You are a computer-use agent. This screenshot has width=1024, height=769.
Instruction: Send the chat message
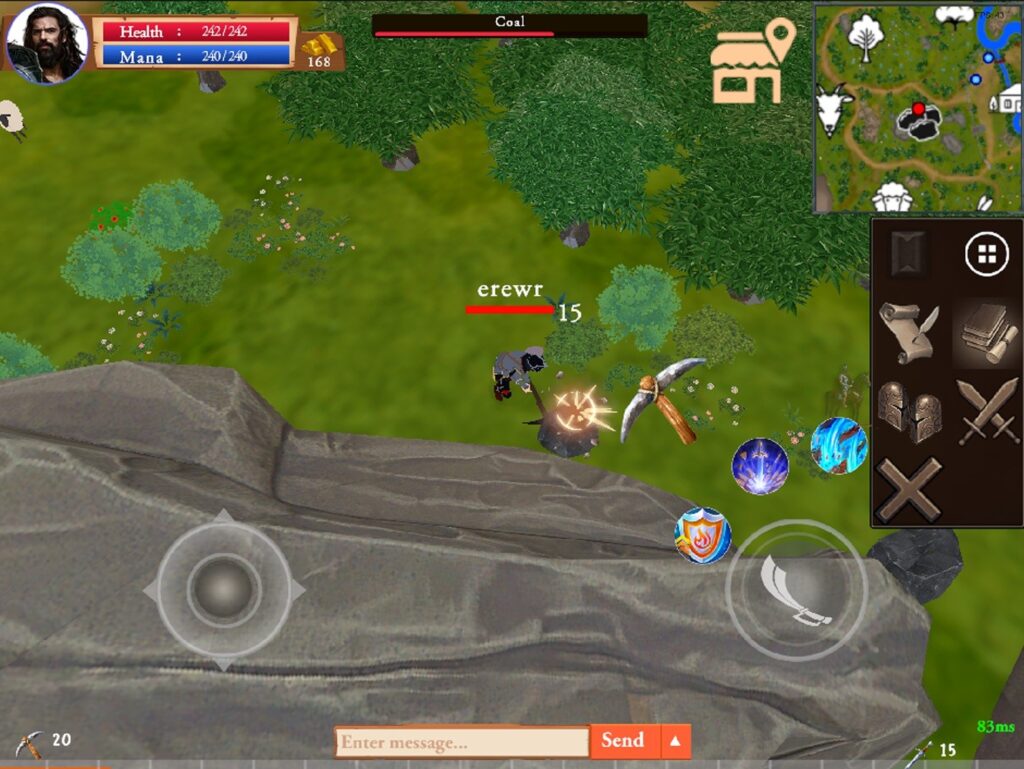click(623, 741)
